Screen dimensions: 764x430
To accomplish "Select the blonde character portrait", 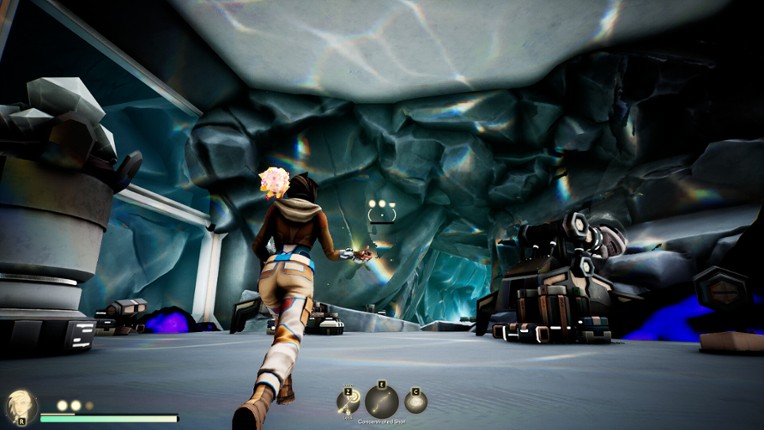I will click(x=20, y=406).
